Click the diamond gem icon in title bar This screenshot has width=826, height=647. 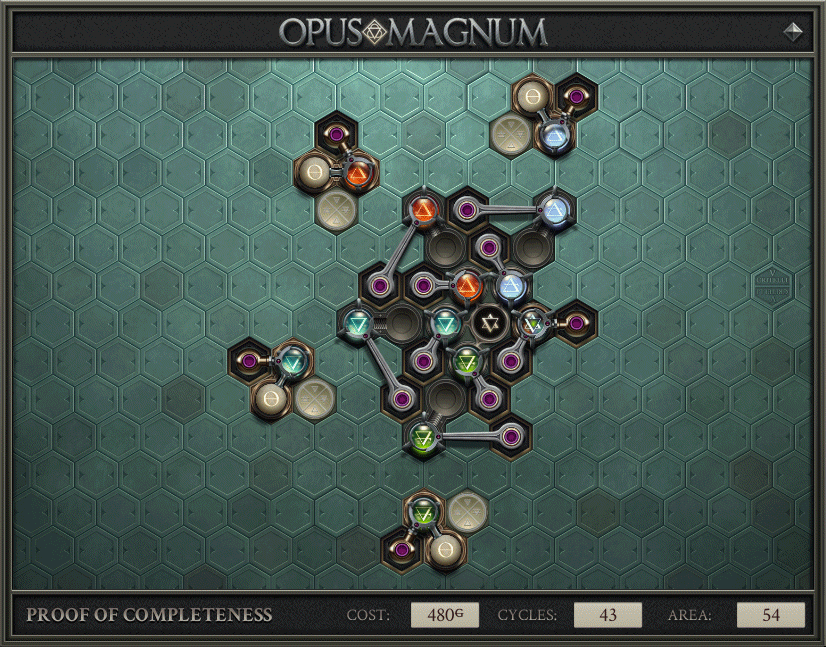tap(794, 31)
